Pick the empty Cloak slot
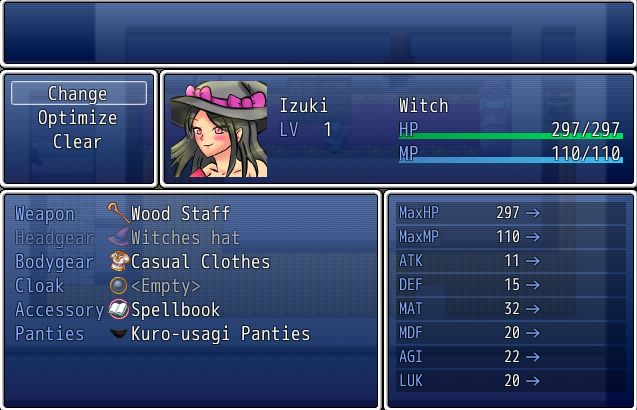637x410 pixels. tap(165, 286)
